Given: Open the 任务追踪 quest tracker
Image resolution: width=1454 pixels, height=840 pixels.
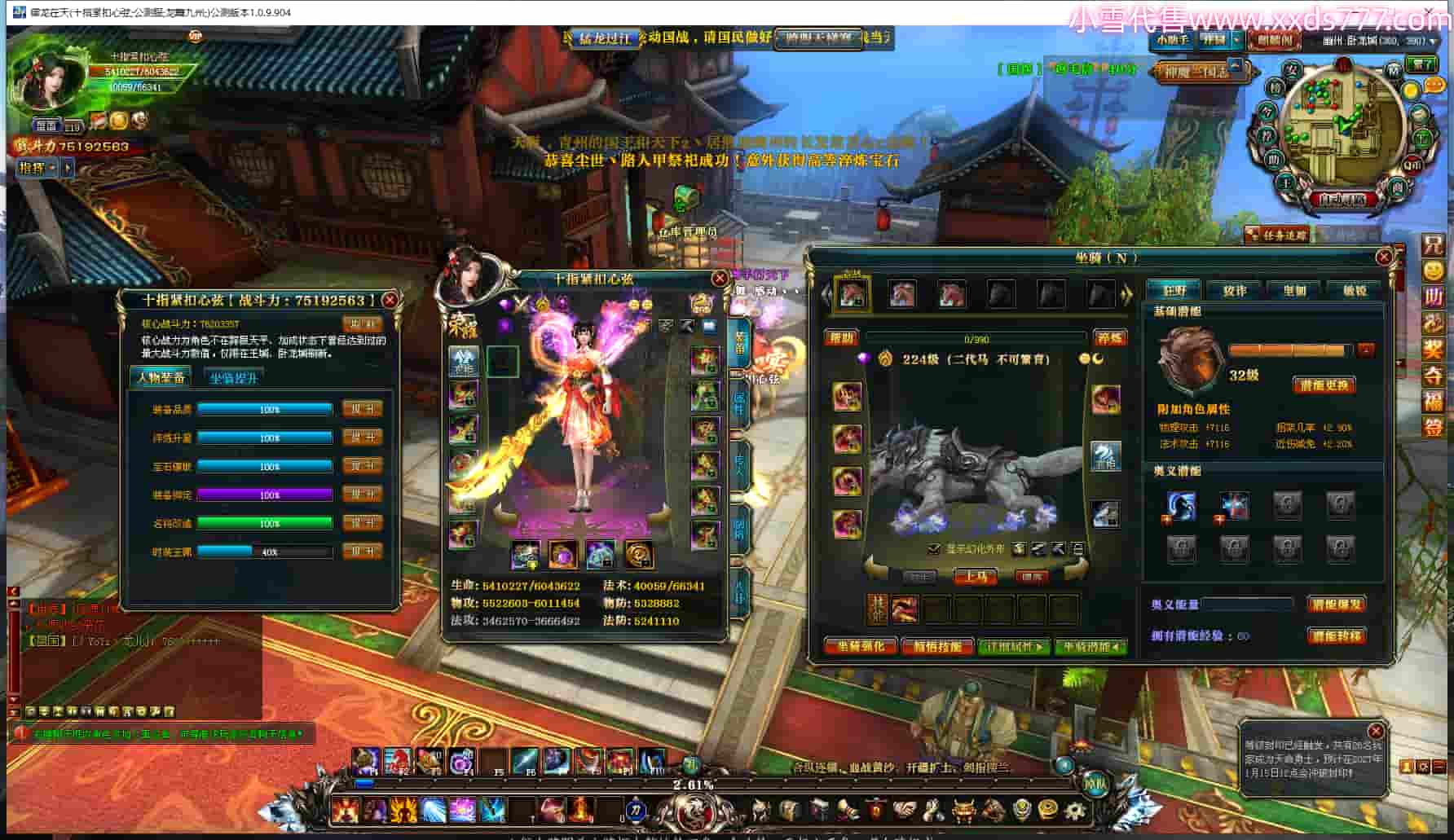Looking at the screenshot, I should click(1277, 235).
